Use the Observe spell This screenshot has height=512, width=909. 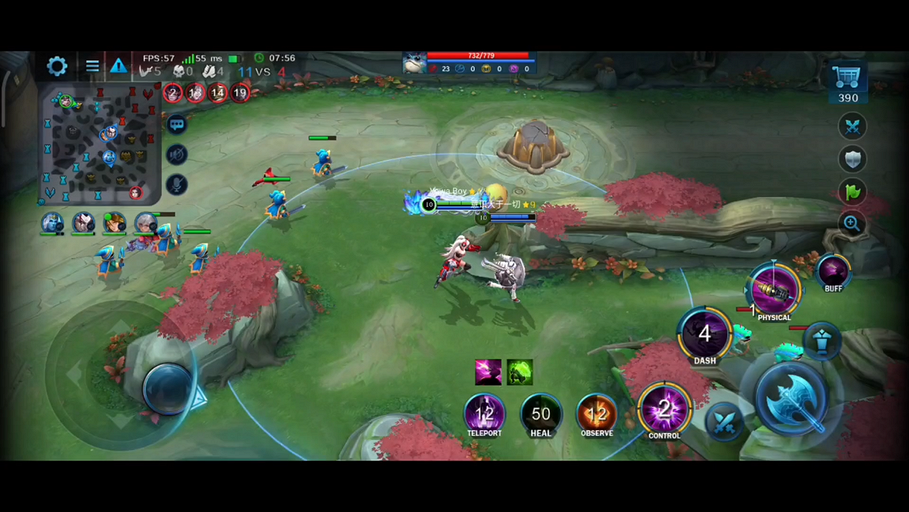597,413
